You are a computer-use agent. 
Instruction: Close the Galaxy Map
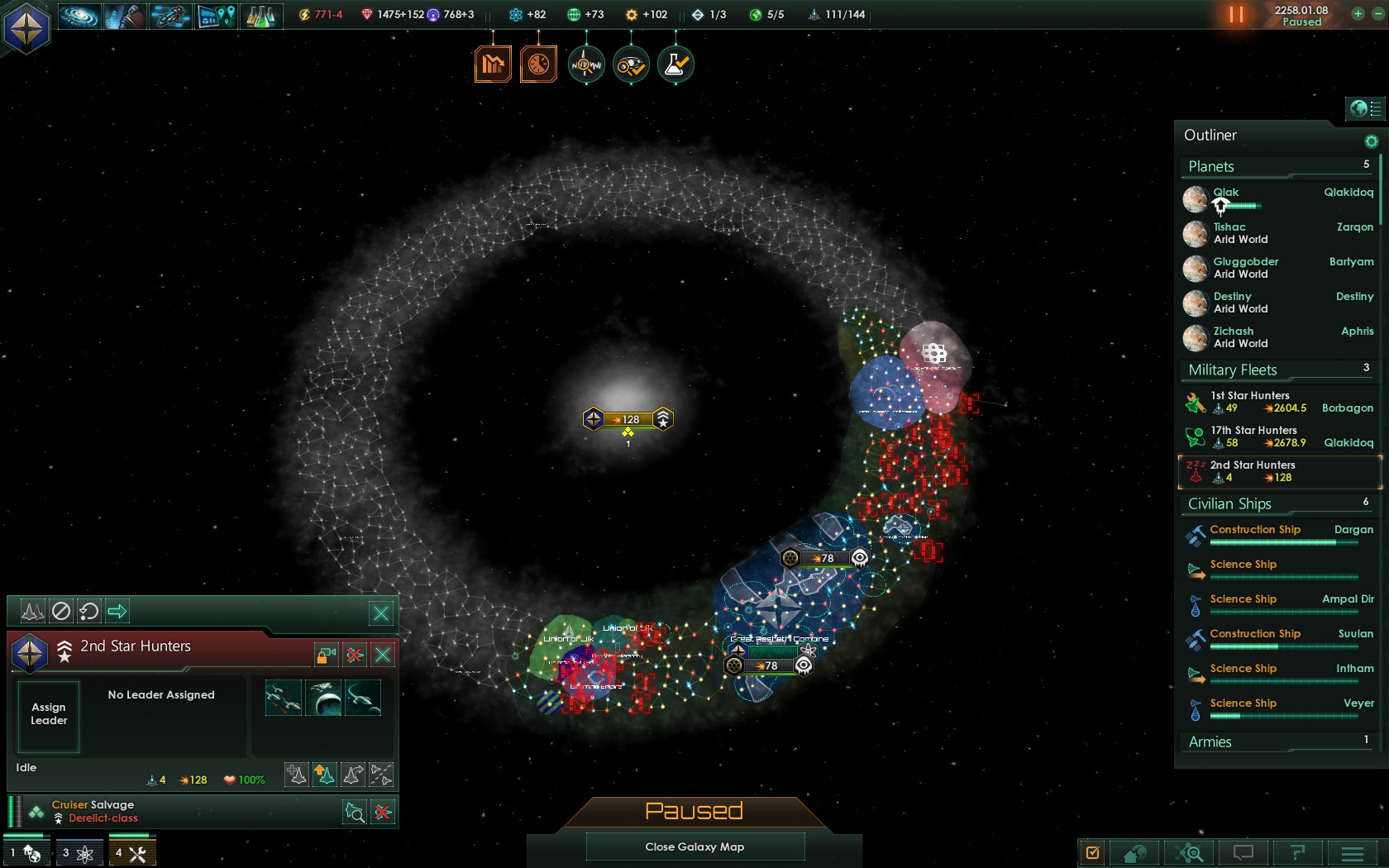[x=694, y=847]
